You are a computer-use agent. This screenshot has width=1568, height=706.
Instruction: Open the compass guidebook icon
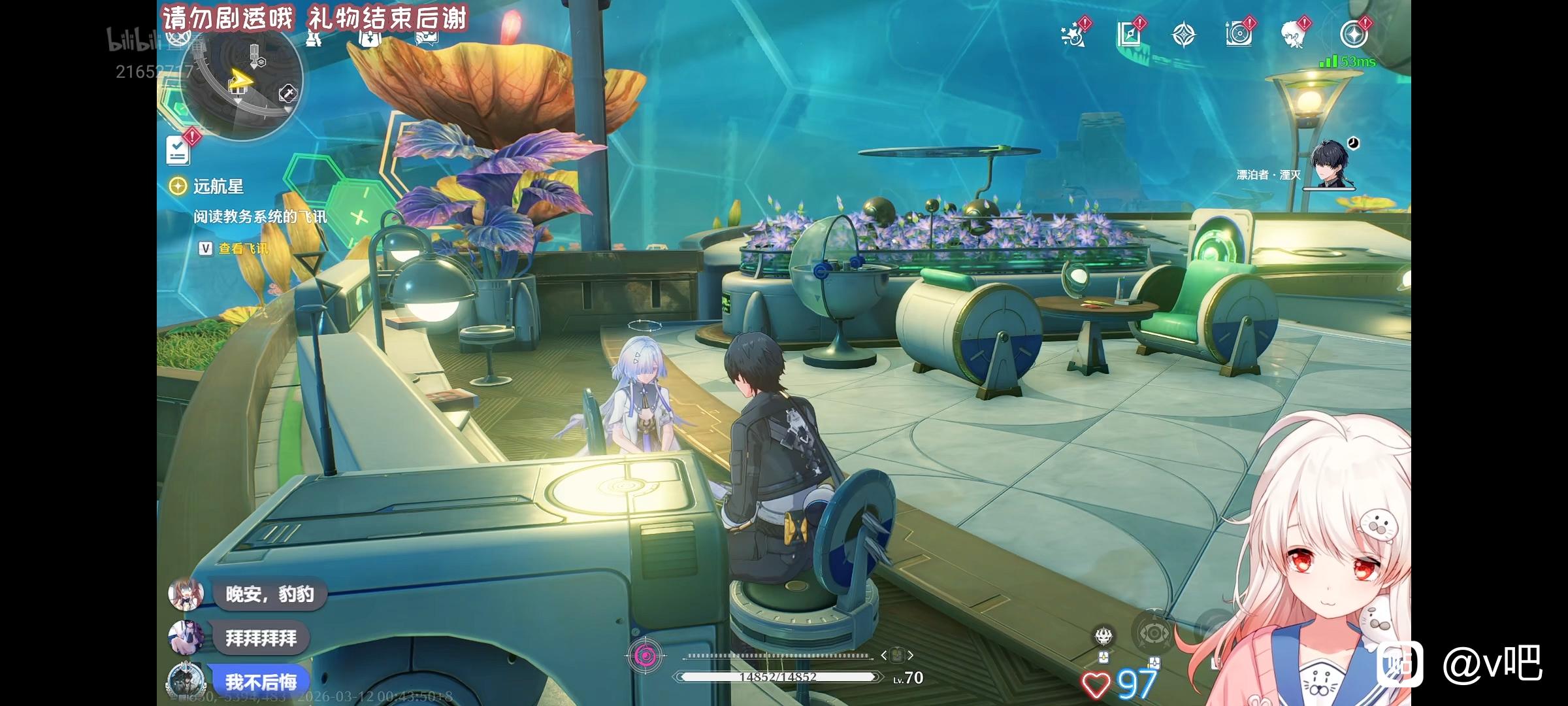point(1129,35)
